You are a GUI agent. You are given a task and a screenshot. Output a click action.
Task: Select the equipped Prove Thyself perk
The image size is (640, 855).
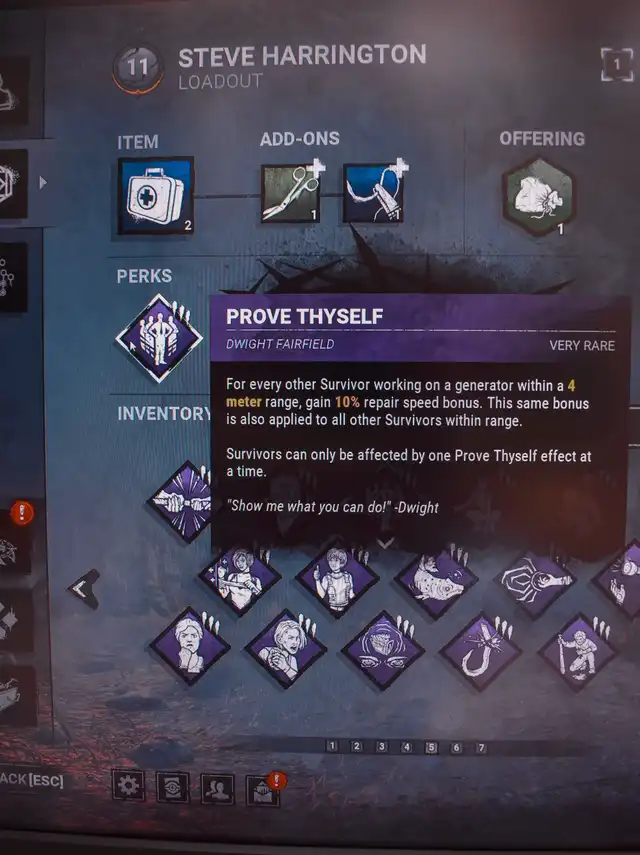tap(159, 337)
